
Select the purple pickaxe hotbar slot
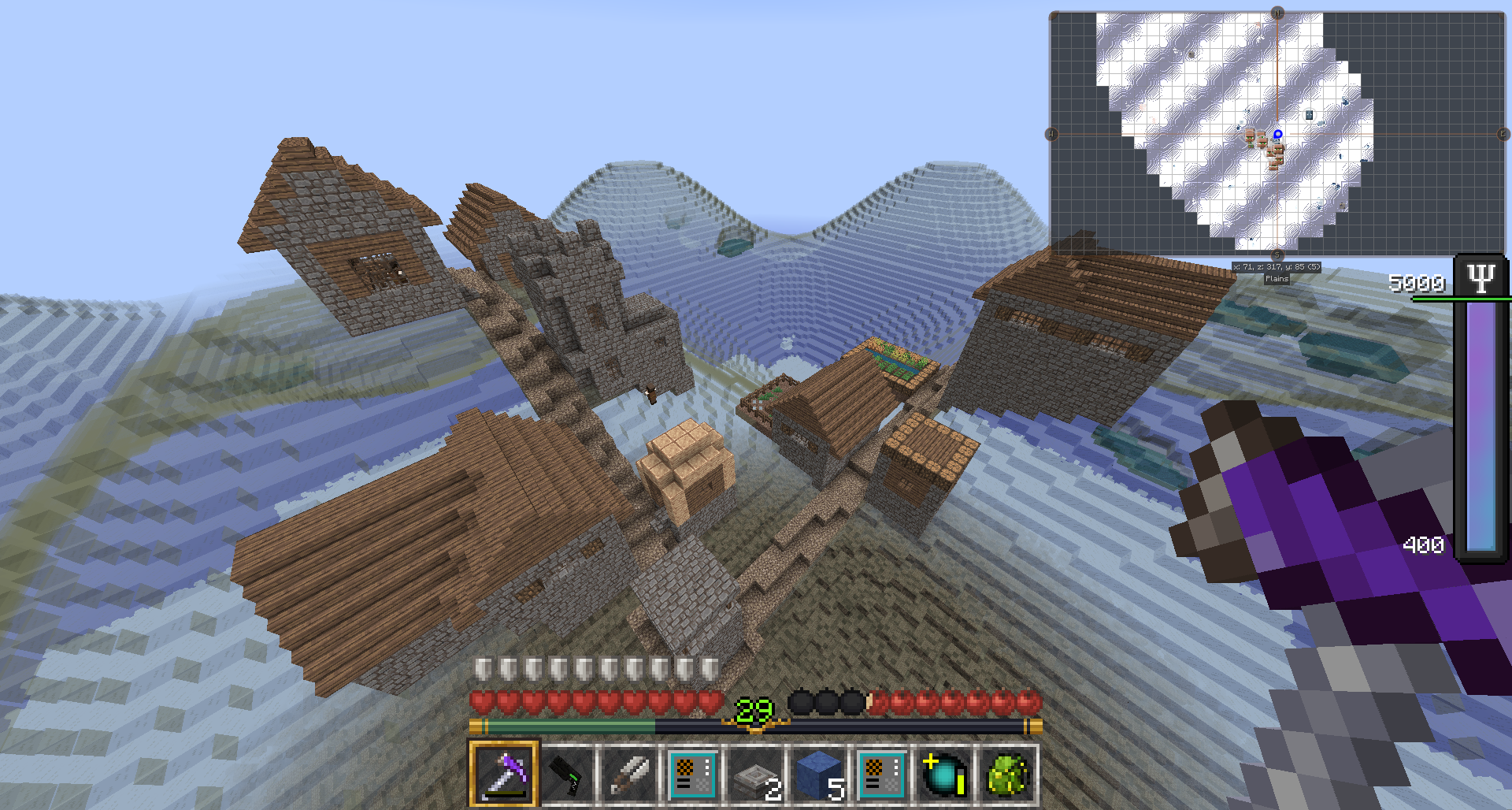pyautogui.click(x=504, y=775)
